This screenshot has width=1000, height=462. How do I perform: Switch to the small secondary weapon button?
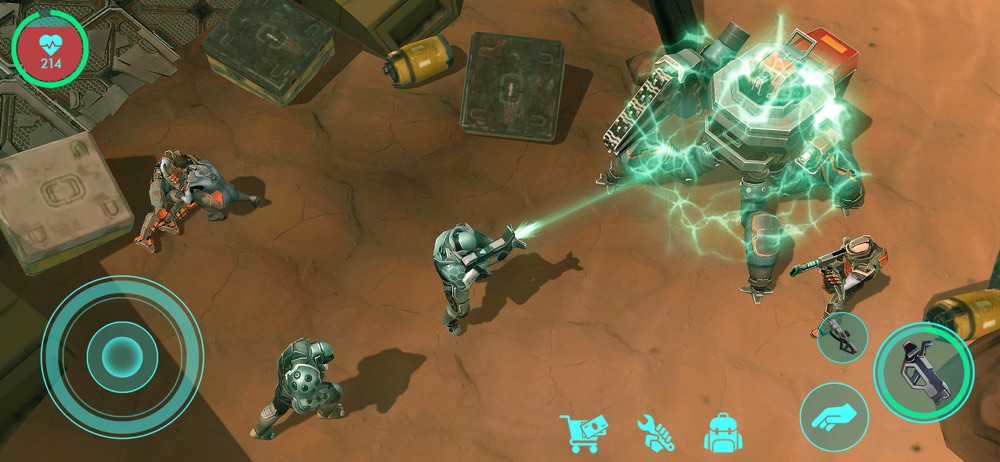tap(841, 336)
